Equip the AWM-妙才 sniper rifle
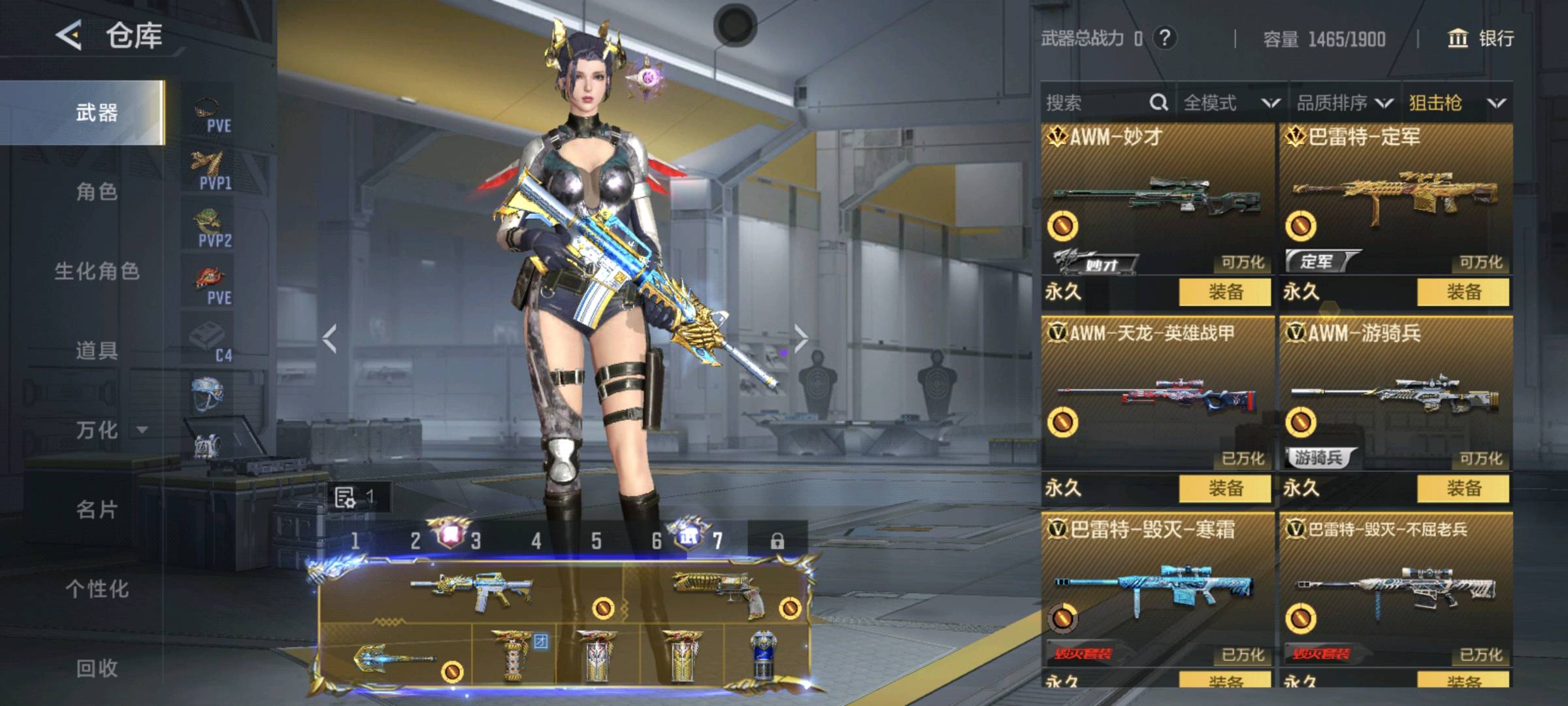The height and width of the screenshot is (706, 1568). [1225, 292]
